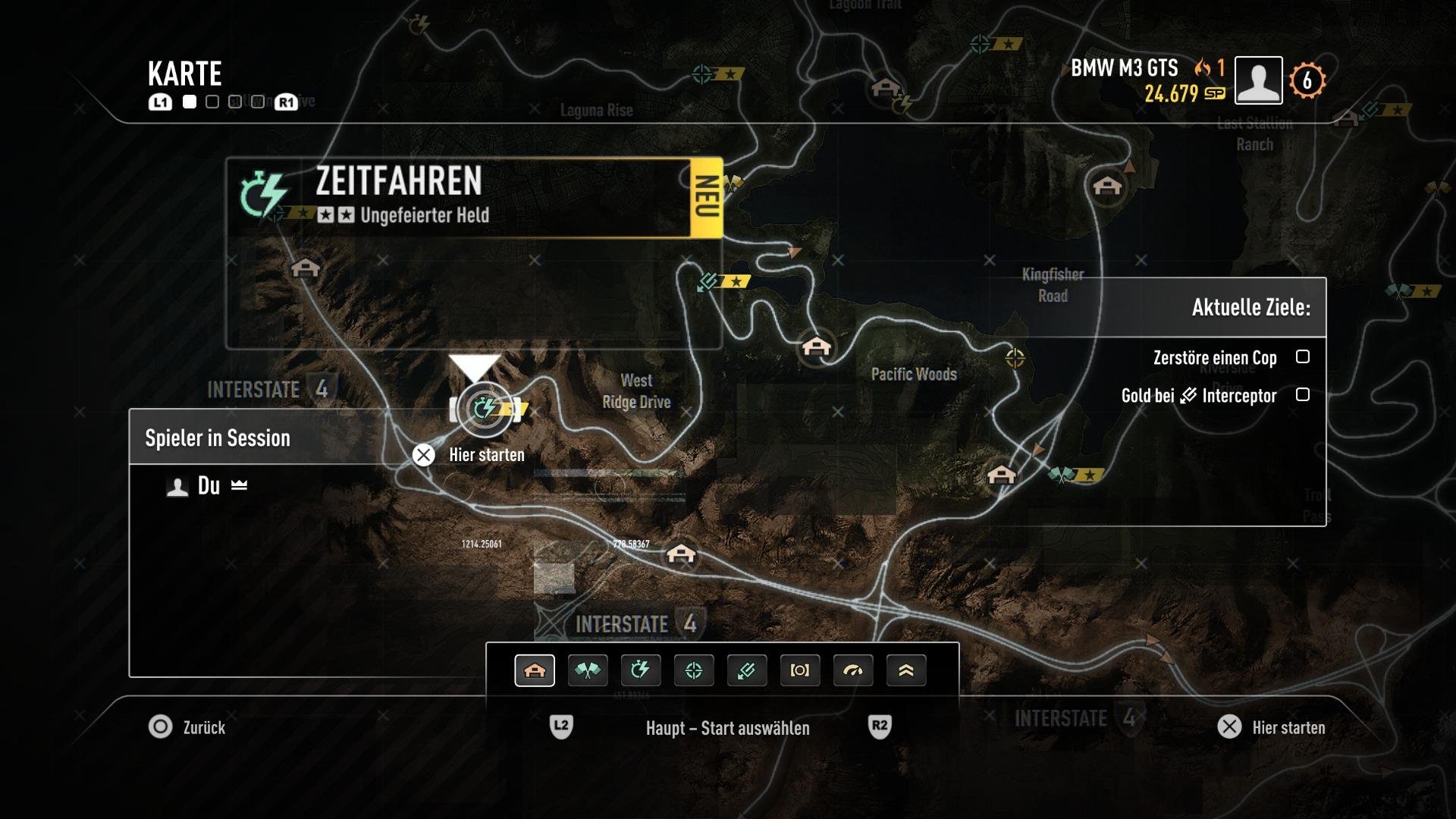The width and height of the screenshot is (1456, 819).
Task: Open the KARTE menu title
Action: click(184, 74)
